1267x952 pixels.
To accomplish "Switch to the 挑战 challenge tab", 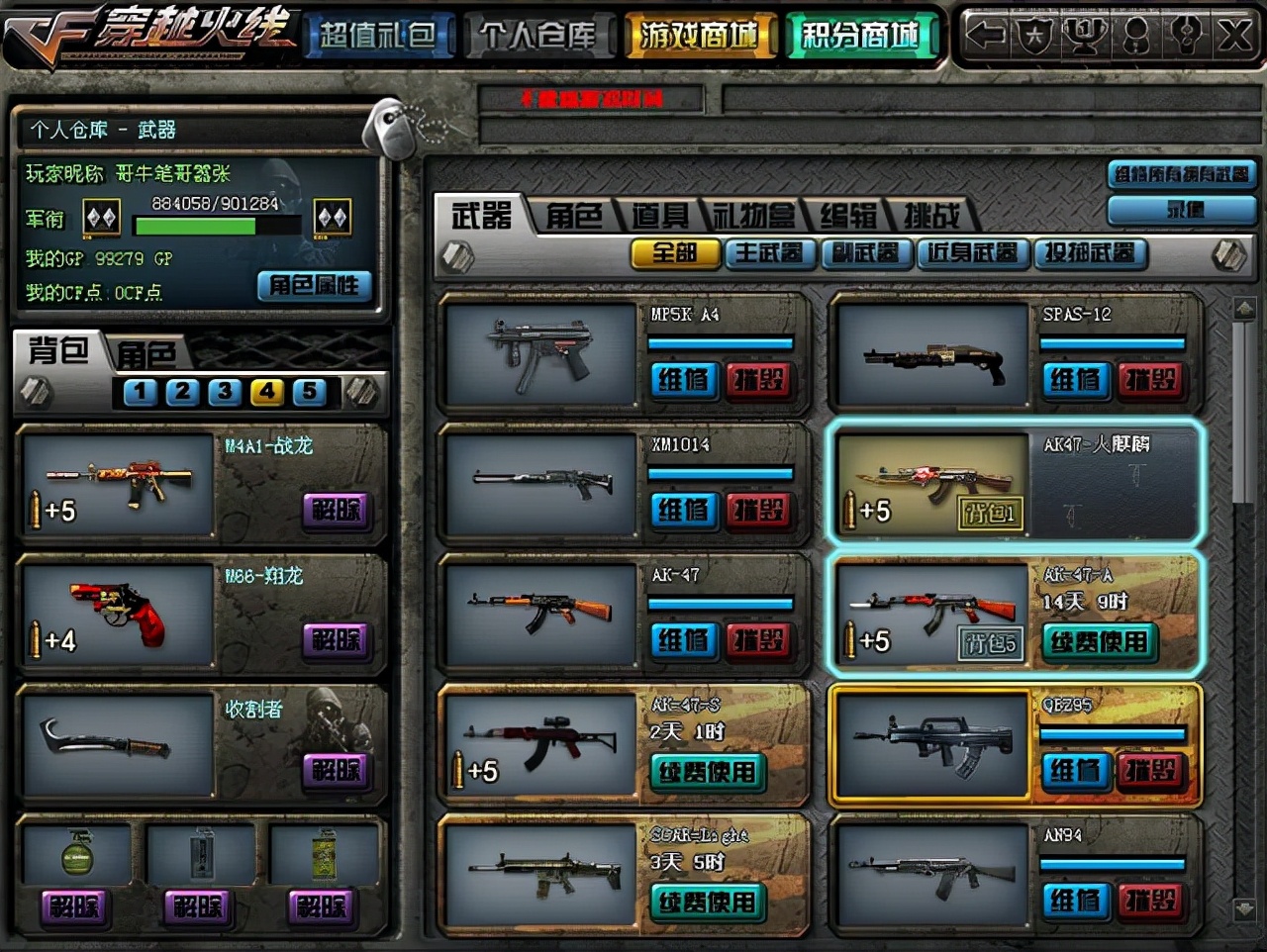I will 931,216.
